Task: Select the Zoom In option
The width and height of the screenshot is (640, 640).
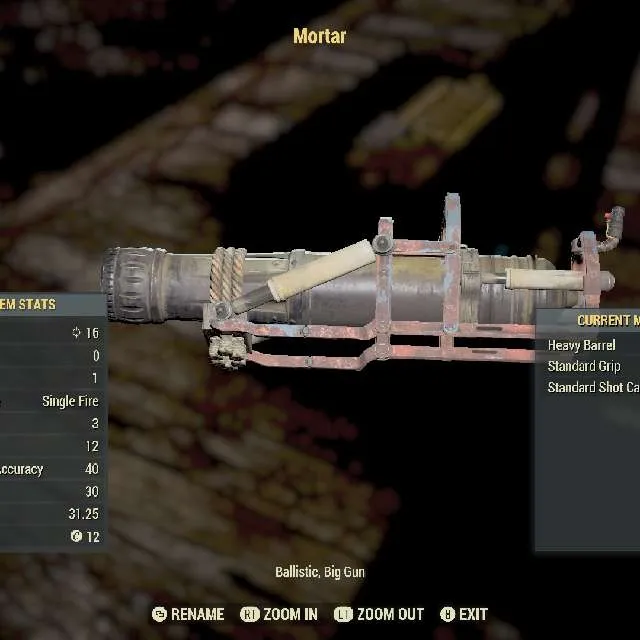Action: click(x=280, y=614)
